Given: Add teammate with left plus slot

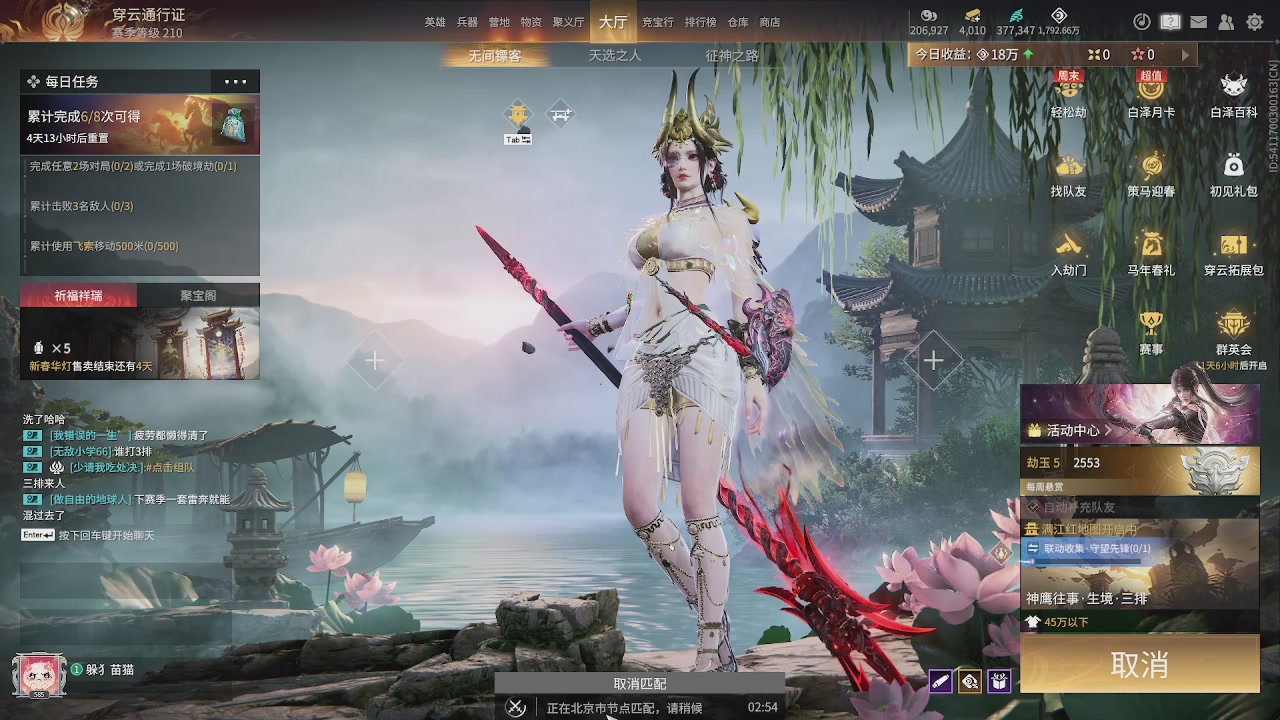Looking at the screenshot, I should pyautogui.click(x=375, y=360).
